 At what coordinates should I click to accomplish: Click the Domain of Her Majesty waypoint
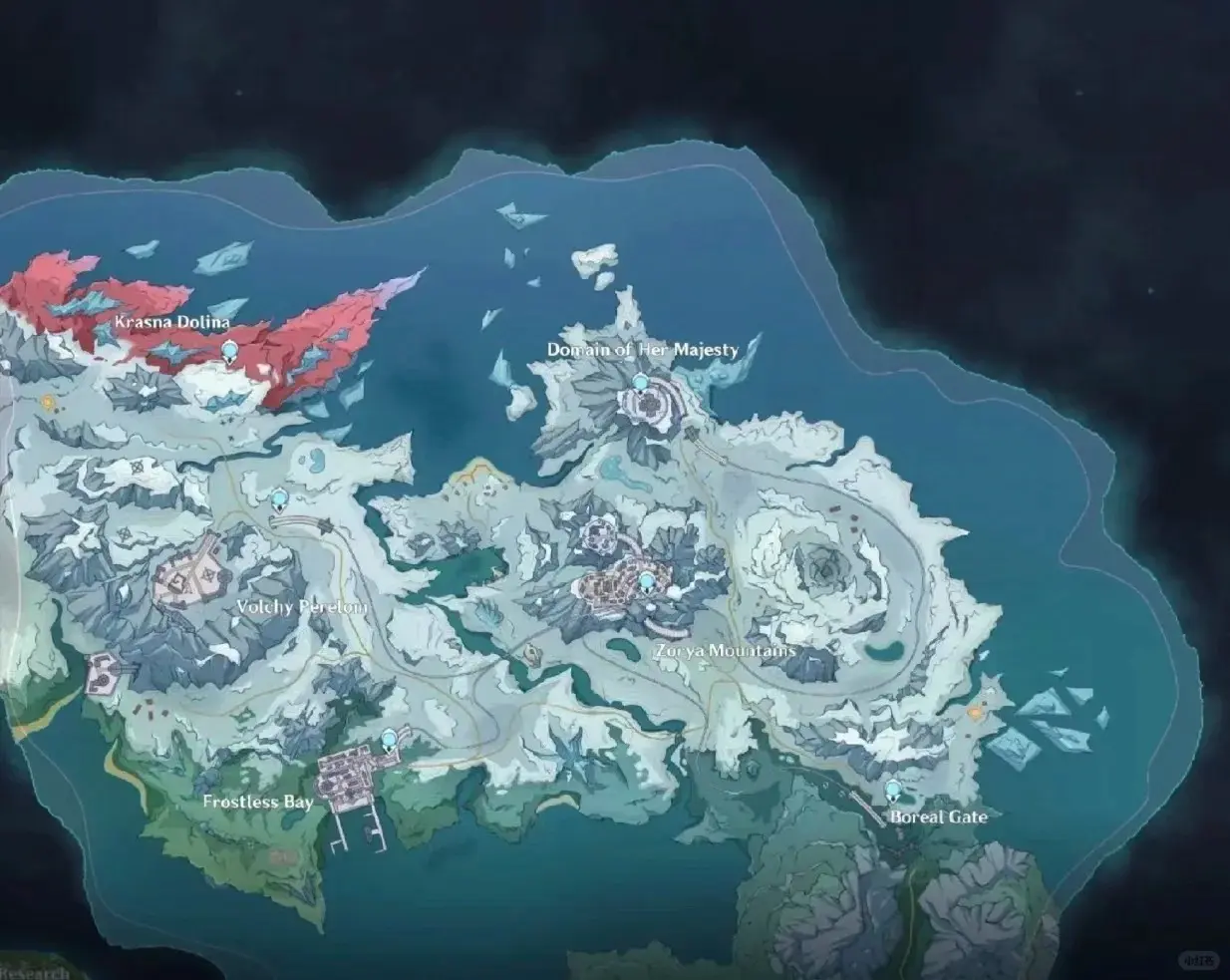pos(641,383)
